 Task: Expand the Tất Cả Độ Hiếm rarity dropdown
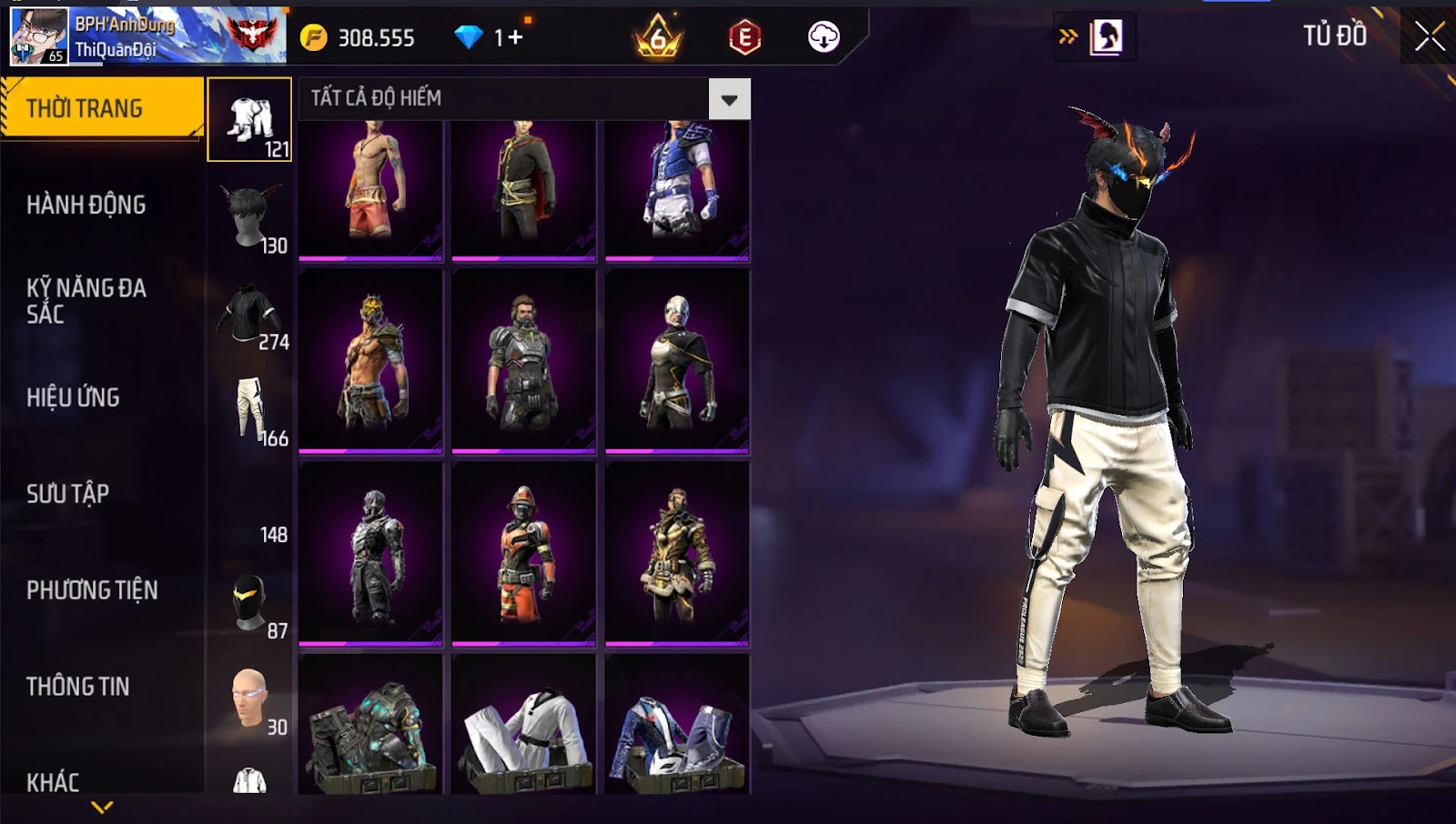tap(729, 99)
